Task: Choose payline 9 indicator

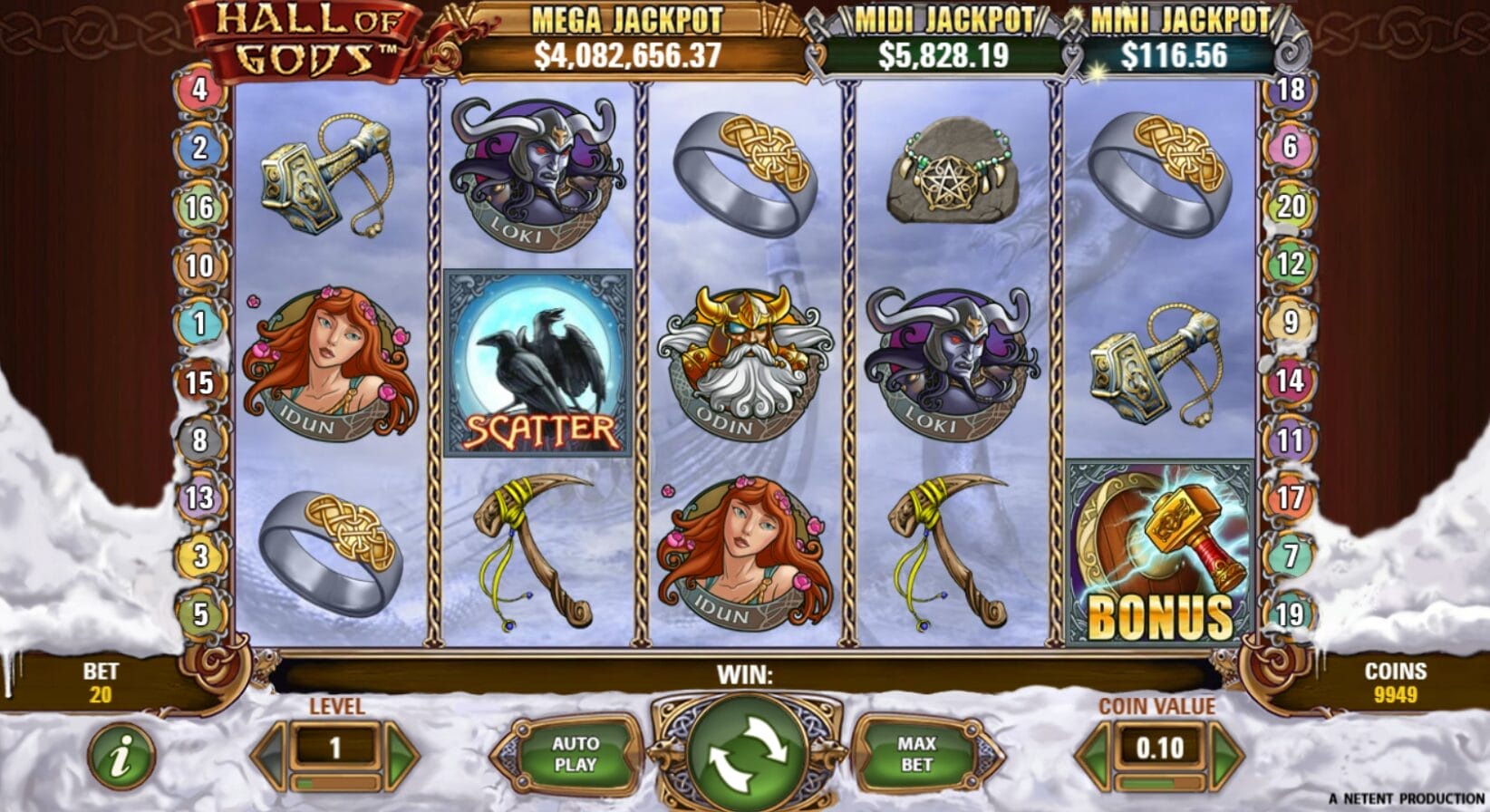Action: click(x=1291, y=322)
